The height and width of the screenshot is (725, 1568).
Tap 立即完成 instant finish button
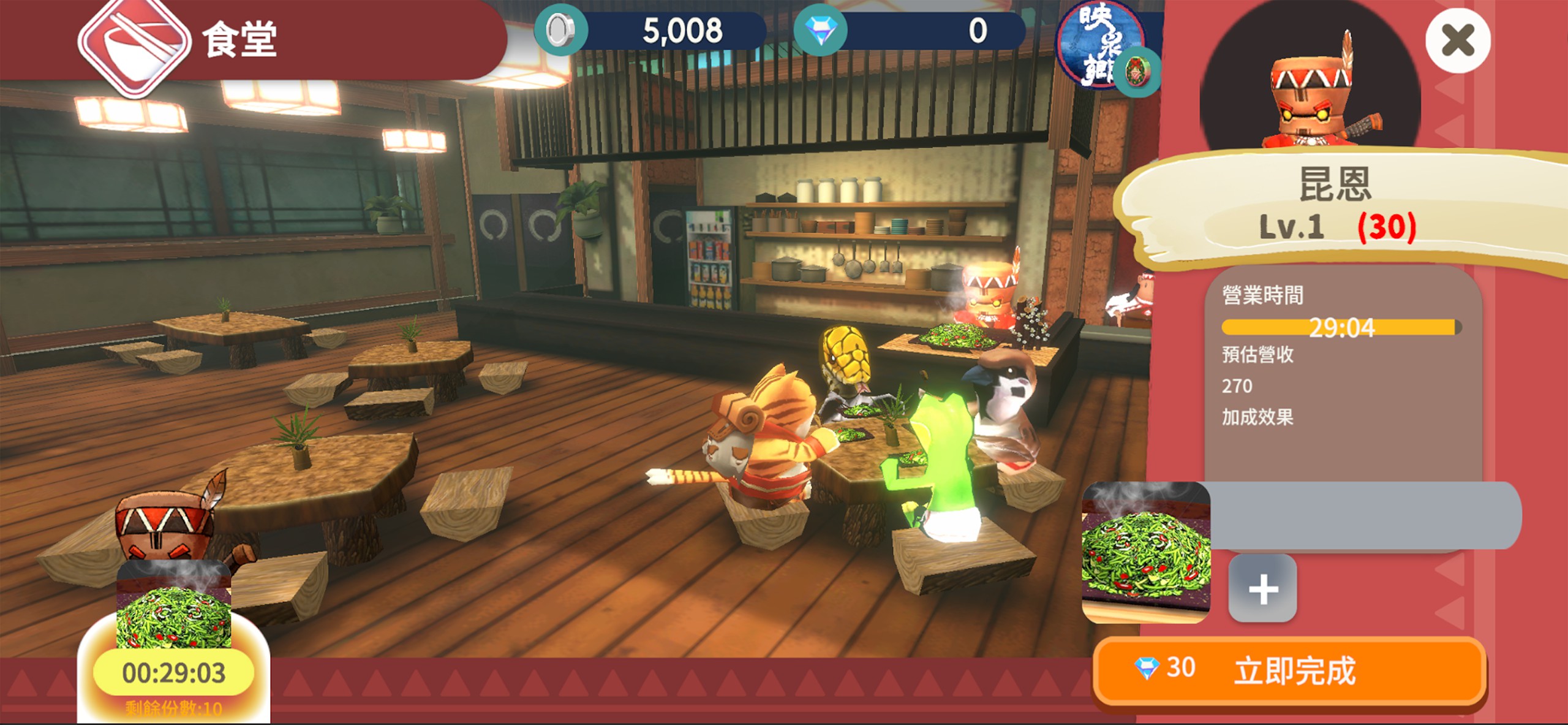point(1291,671)
